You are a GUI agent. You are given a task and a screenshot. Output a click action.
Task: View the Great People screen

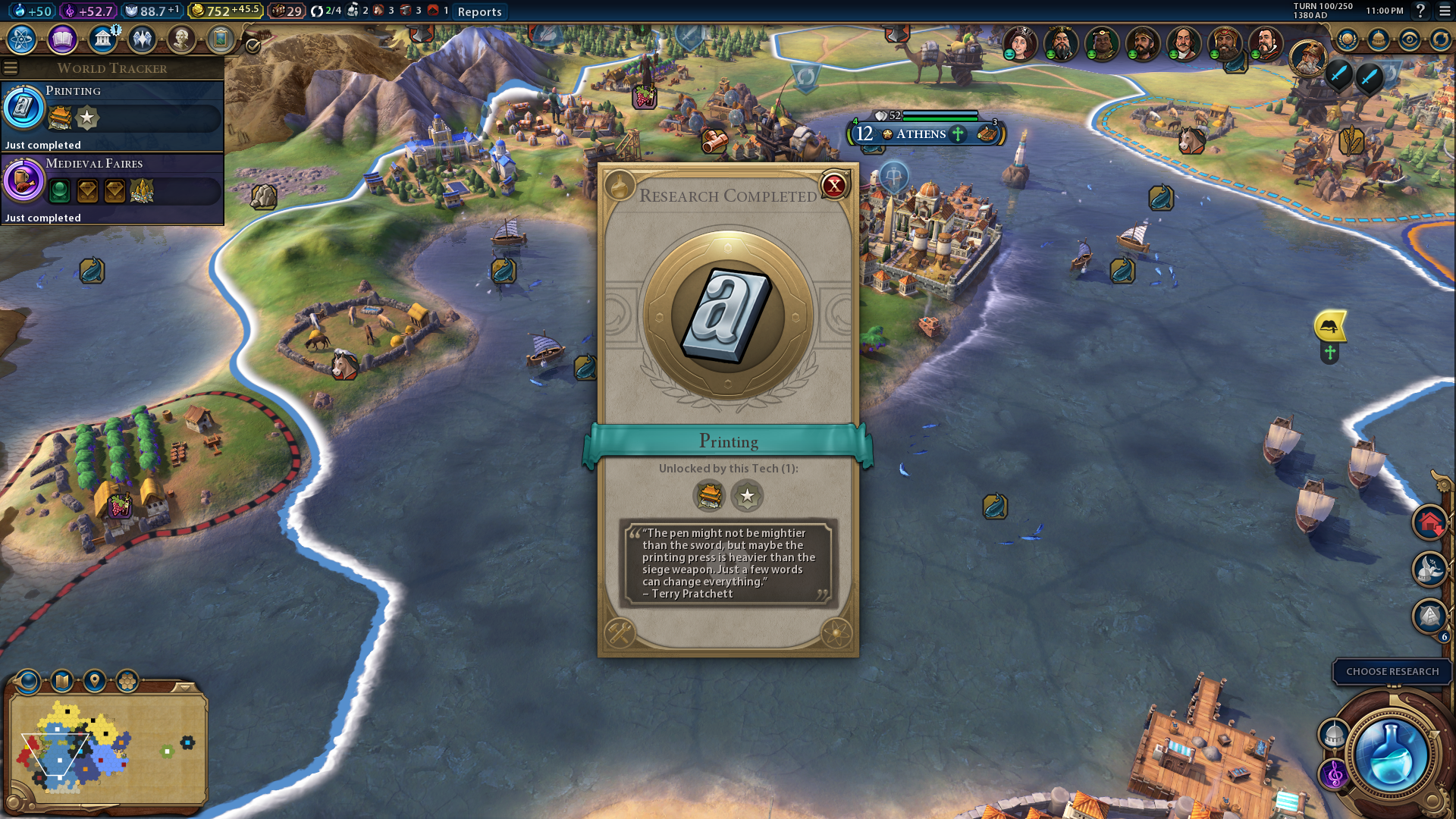pos(181,39)
